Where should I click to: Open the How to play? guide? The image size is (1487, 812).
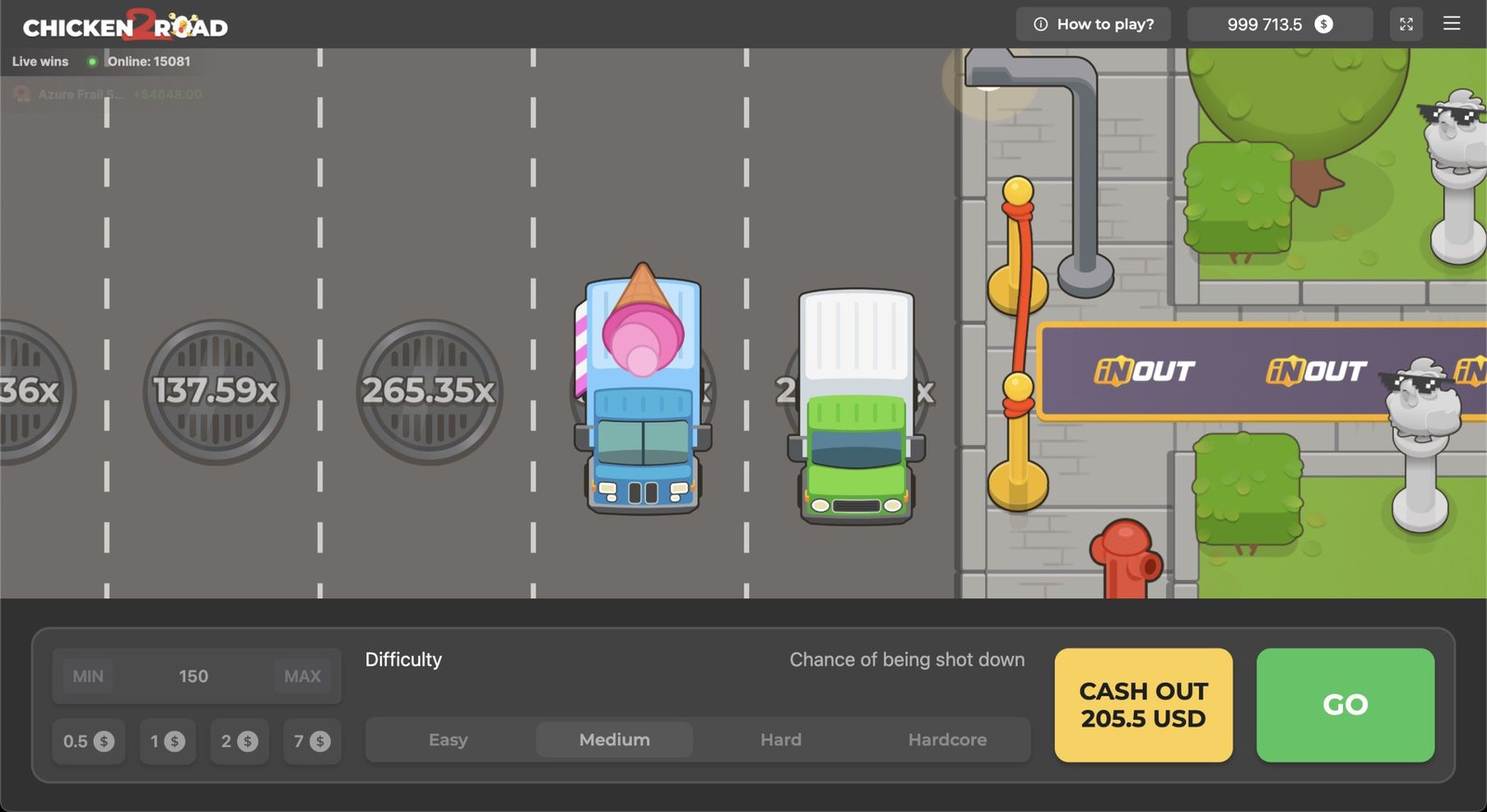point(1093,24)
